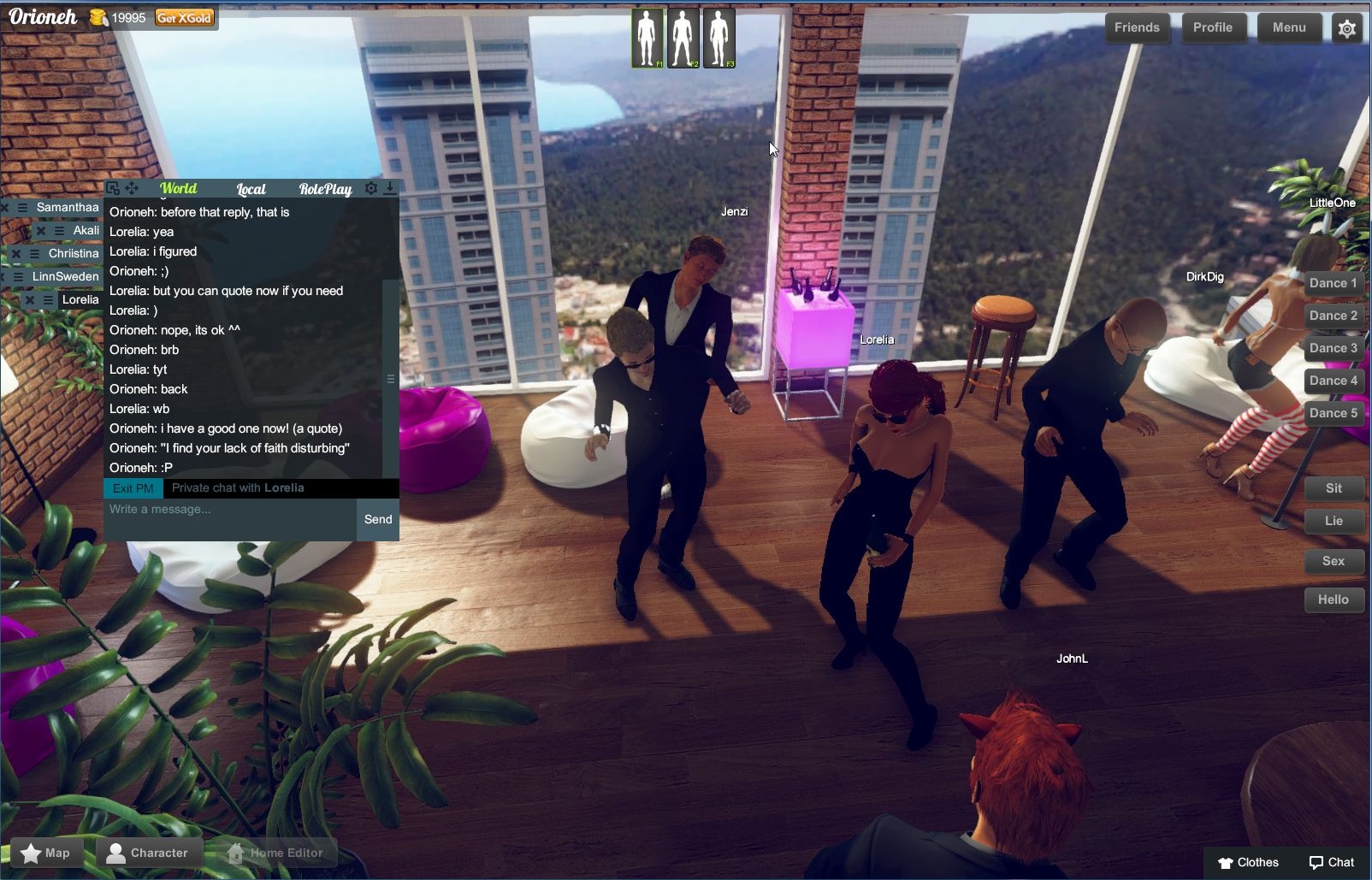1372x880 pixels.
Task: Open the chat settings gear icon
Action: pyautogui.click(x=370, y=188)
